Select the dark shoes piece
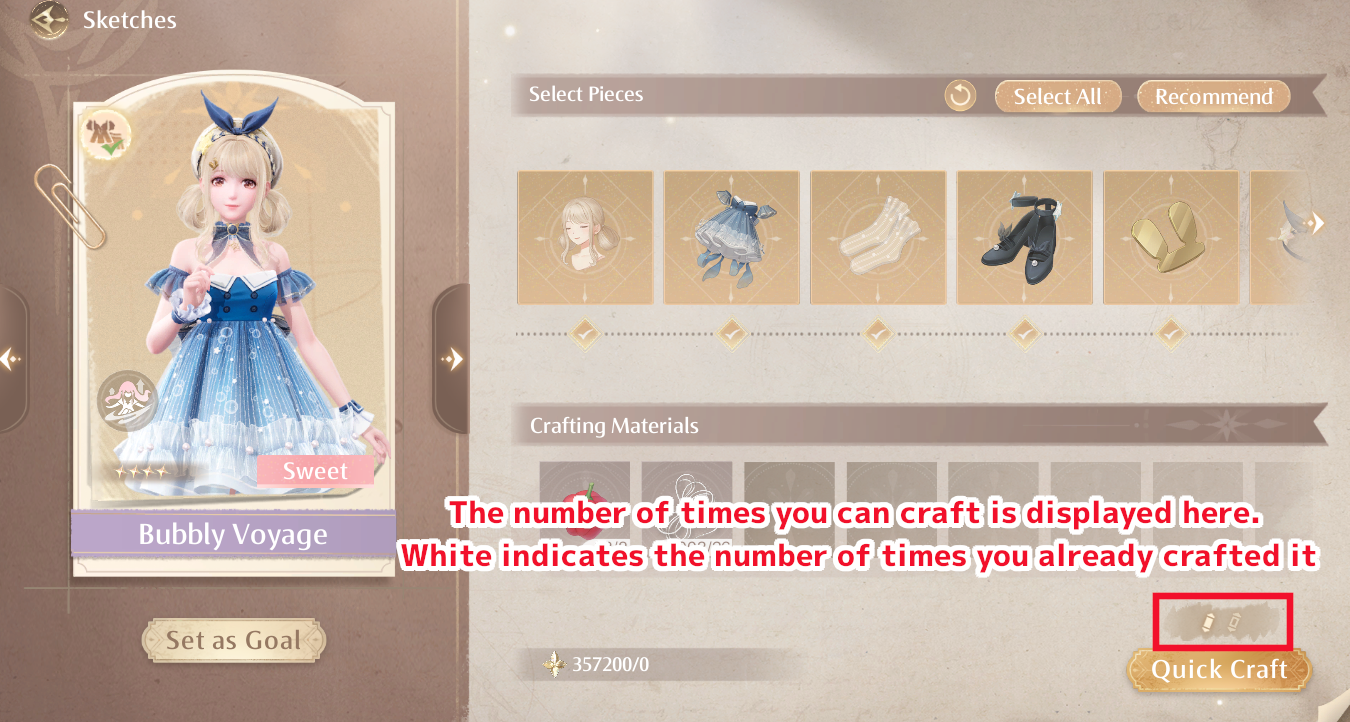The width and height of the screenshot is (1350, 722). [1024, 237]
